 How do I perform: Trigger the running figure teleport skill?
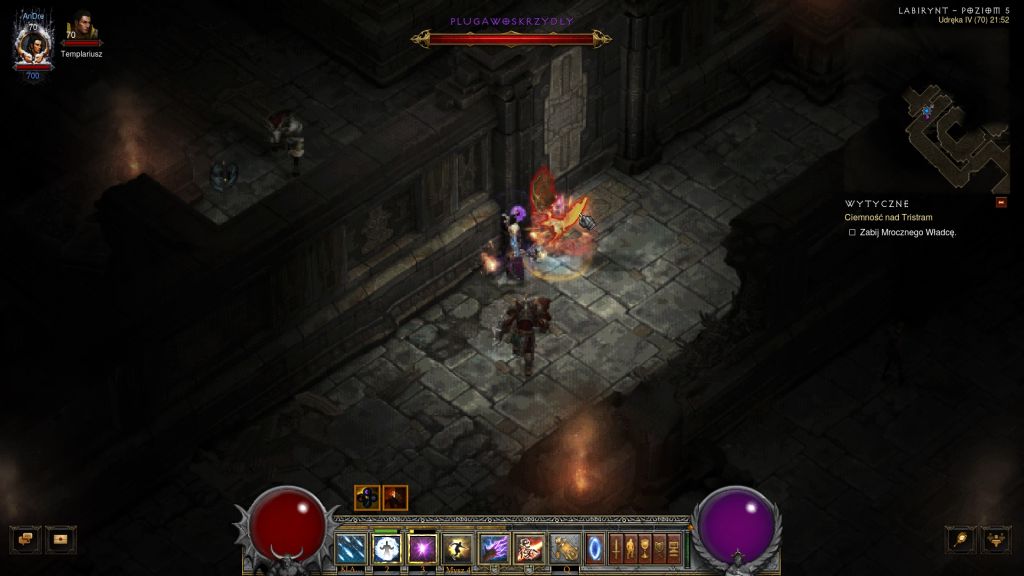(458, 548)
